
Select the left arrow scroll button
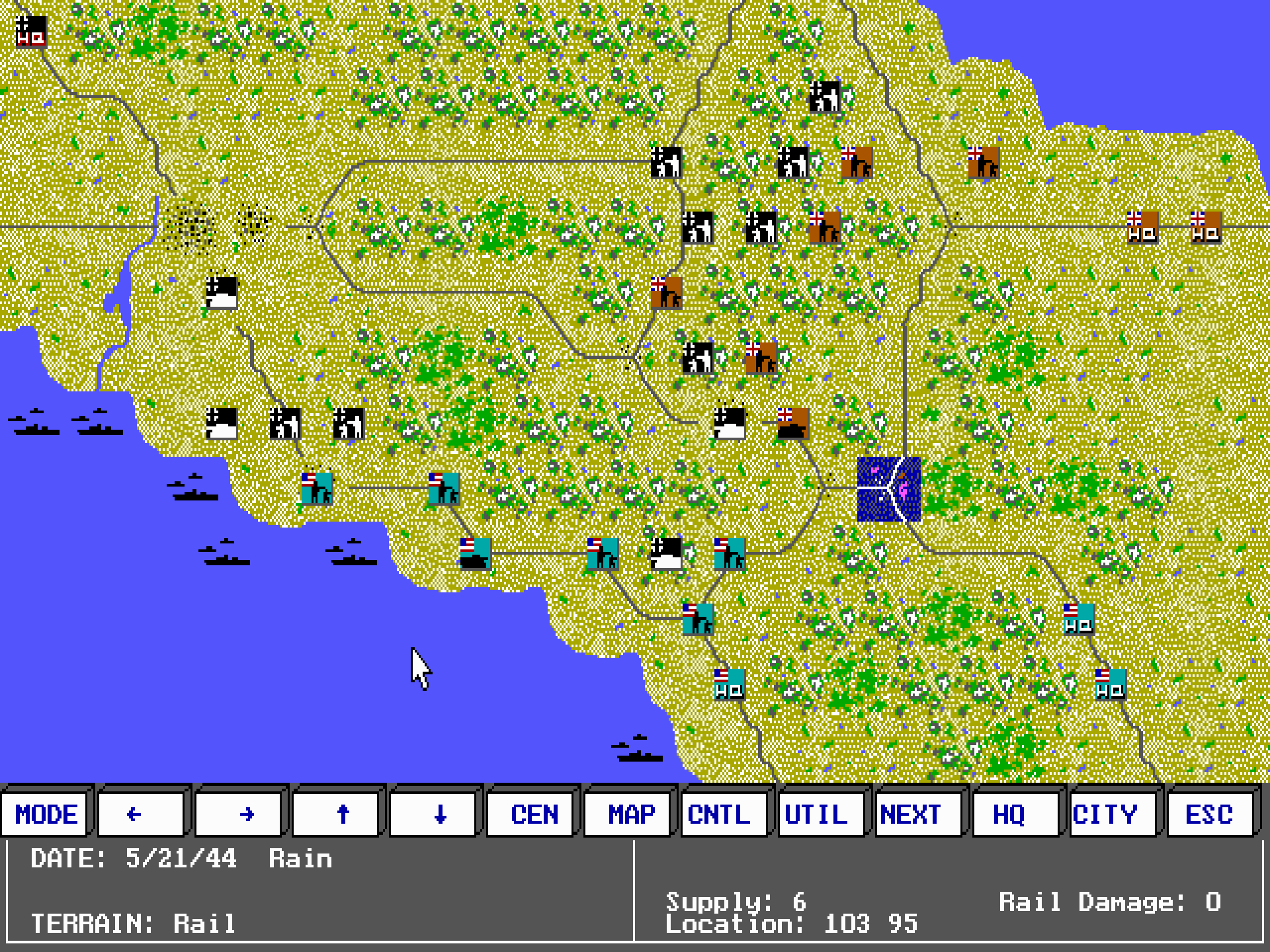point(141,814)
